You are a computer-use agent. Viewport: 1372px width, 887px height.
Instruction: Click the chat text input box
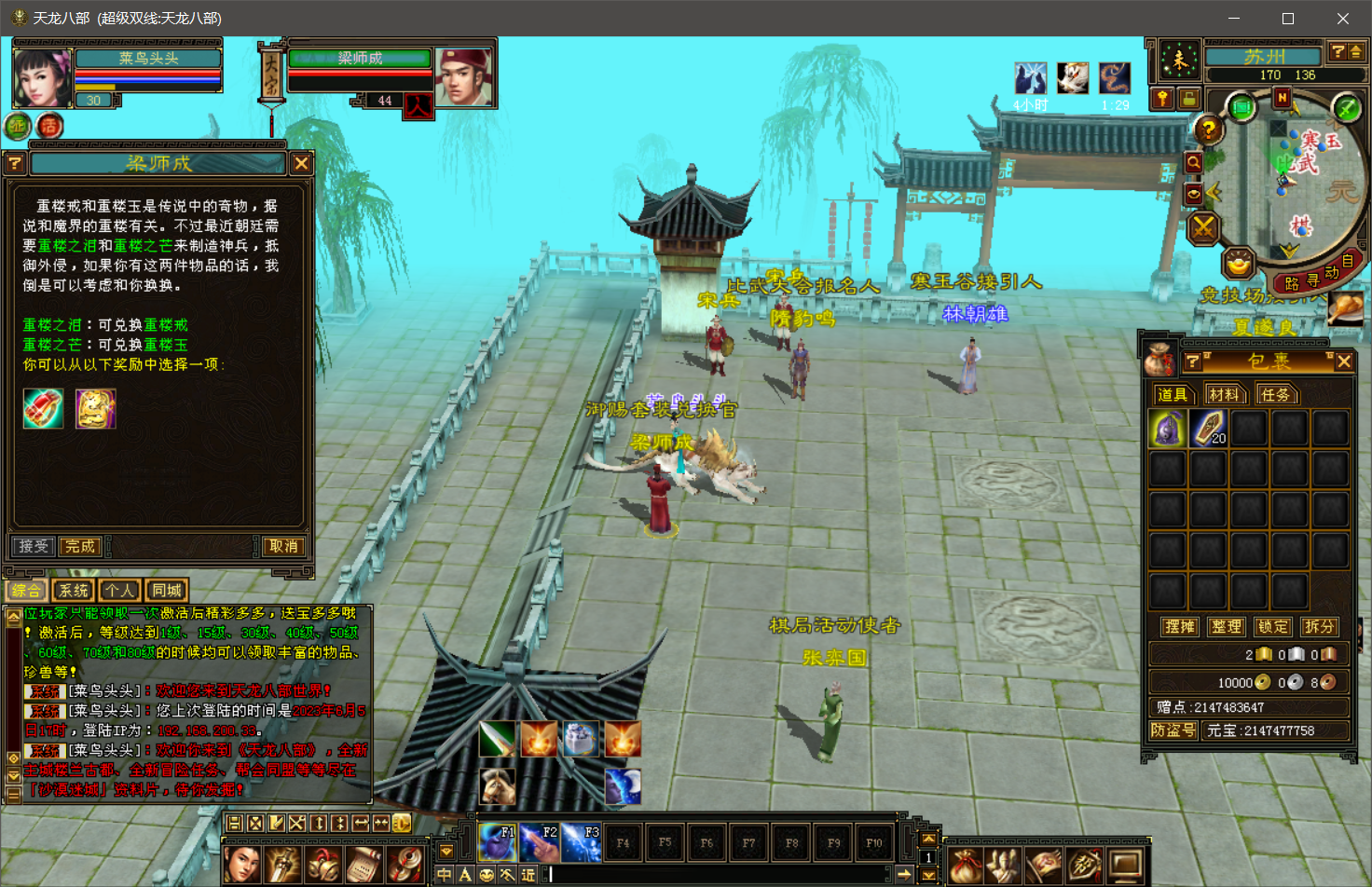tap(718, 874)
